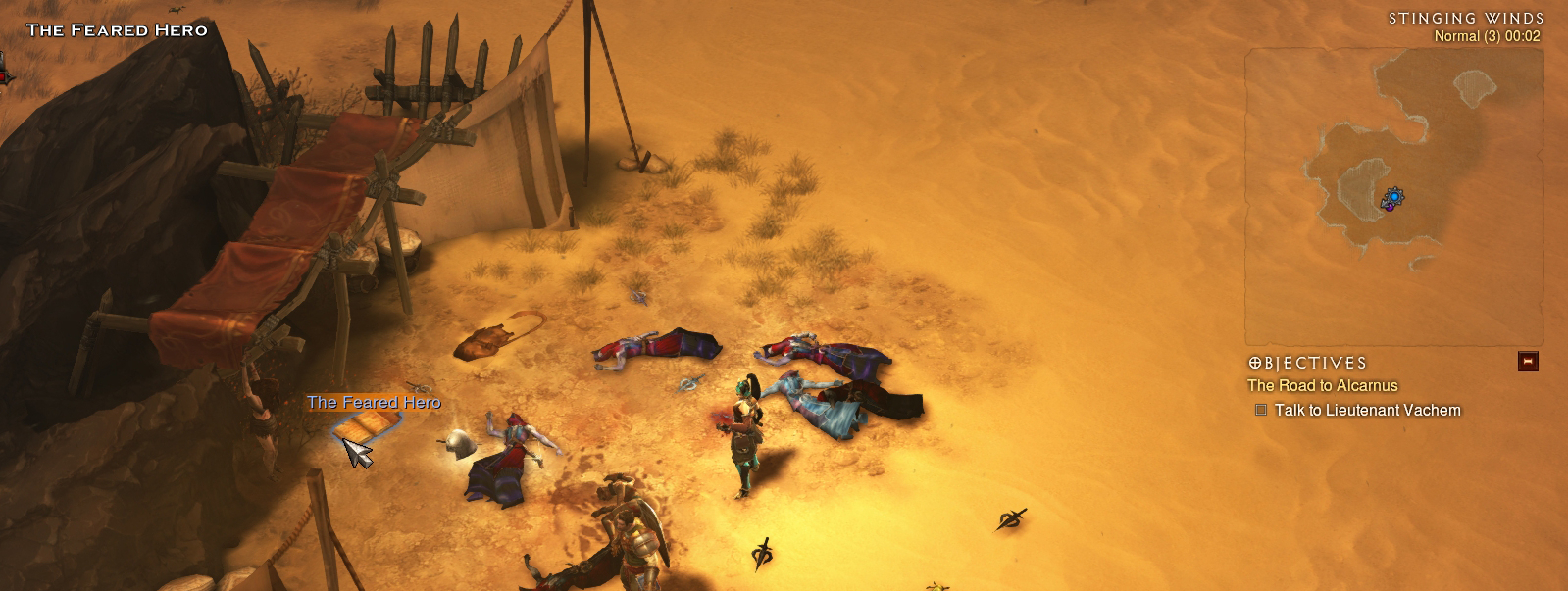Pick up The Feared Hero item label
Screen dimensions: 1568x591
[x=374, y=403]
